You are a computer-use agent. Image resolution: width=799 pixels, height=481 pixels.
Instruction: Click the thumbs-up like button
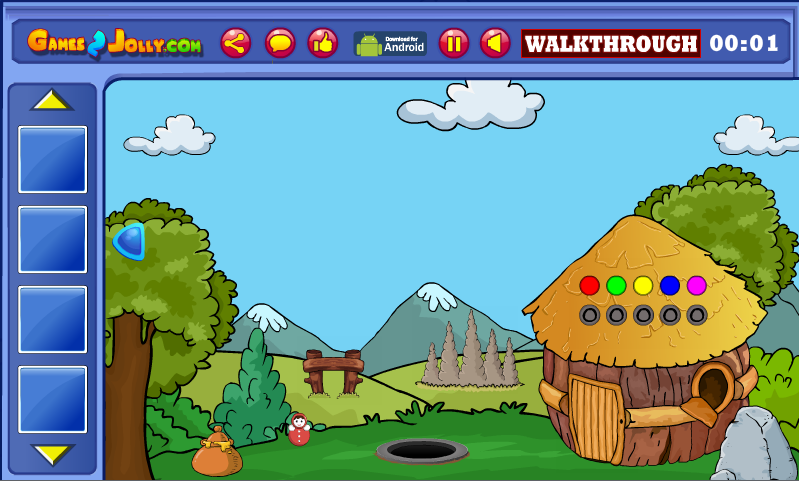tap(322, 43)
